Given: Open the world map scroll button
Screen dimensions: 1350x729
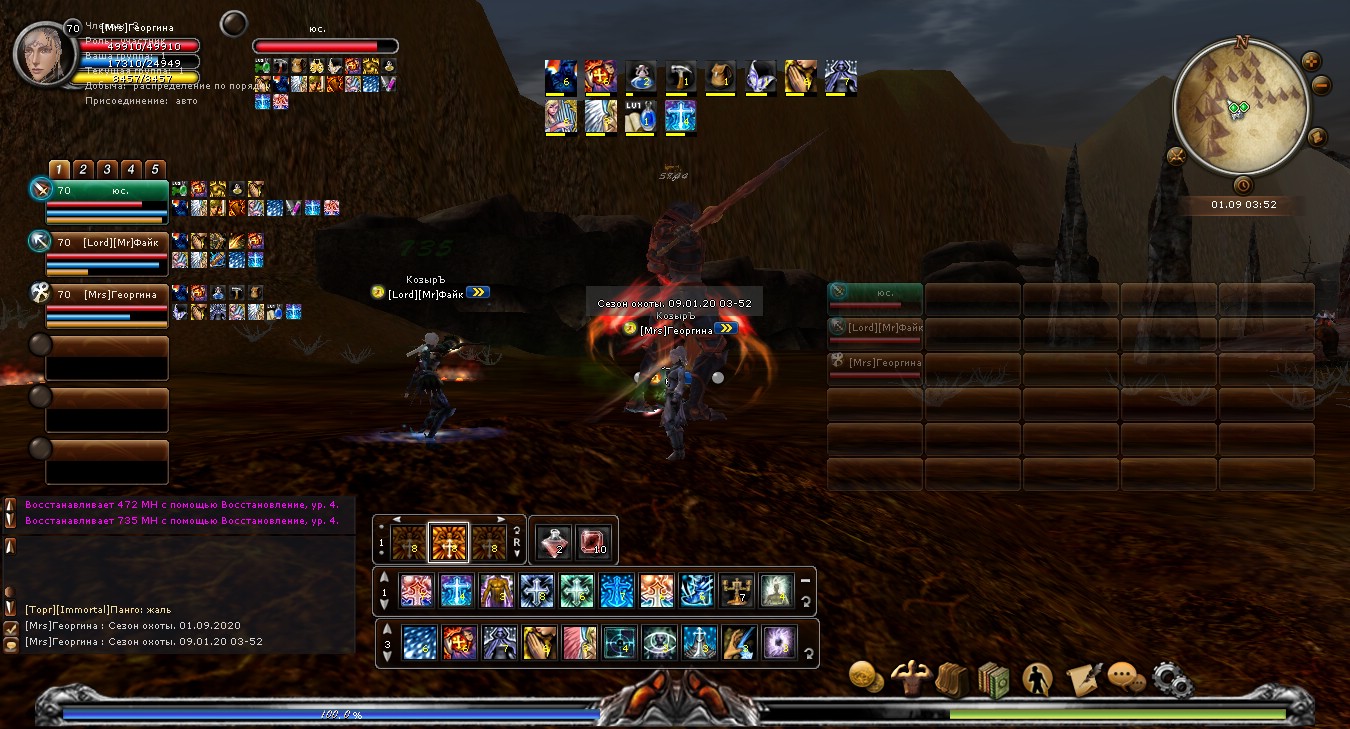Looking at the screenshot, I should (1316, 137).
